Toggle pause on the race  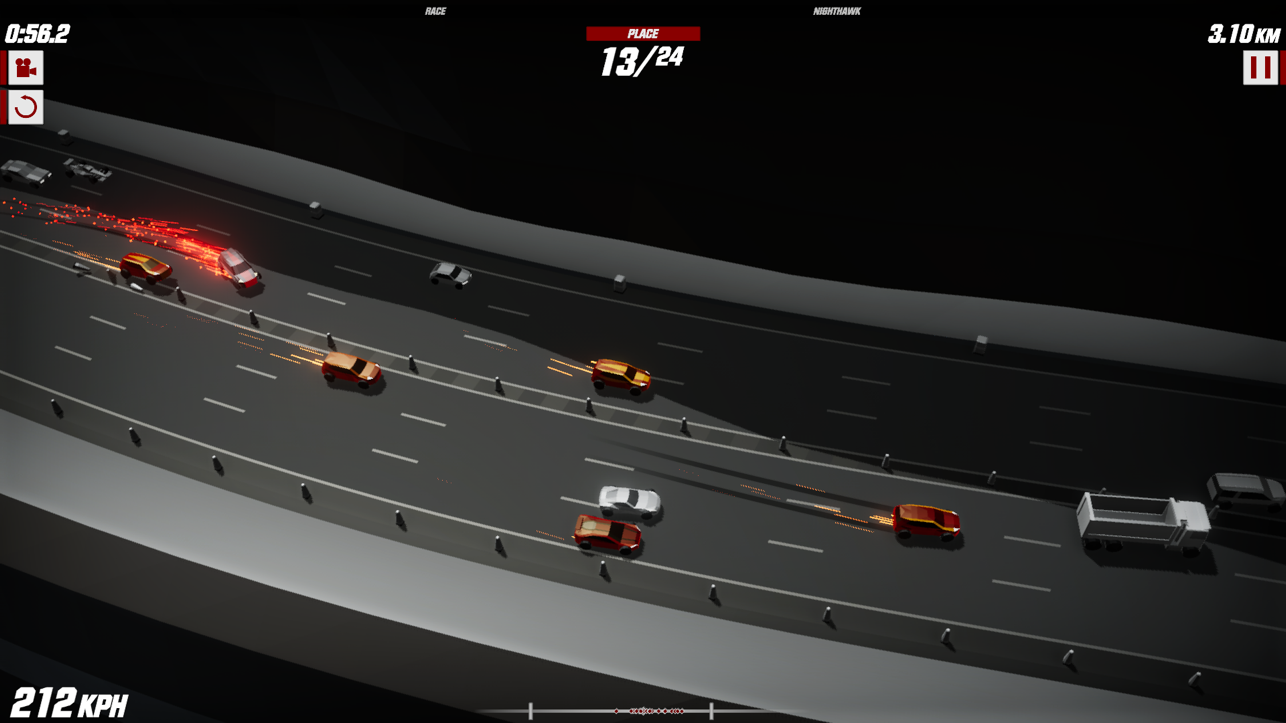pos(1263,70)
